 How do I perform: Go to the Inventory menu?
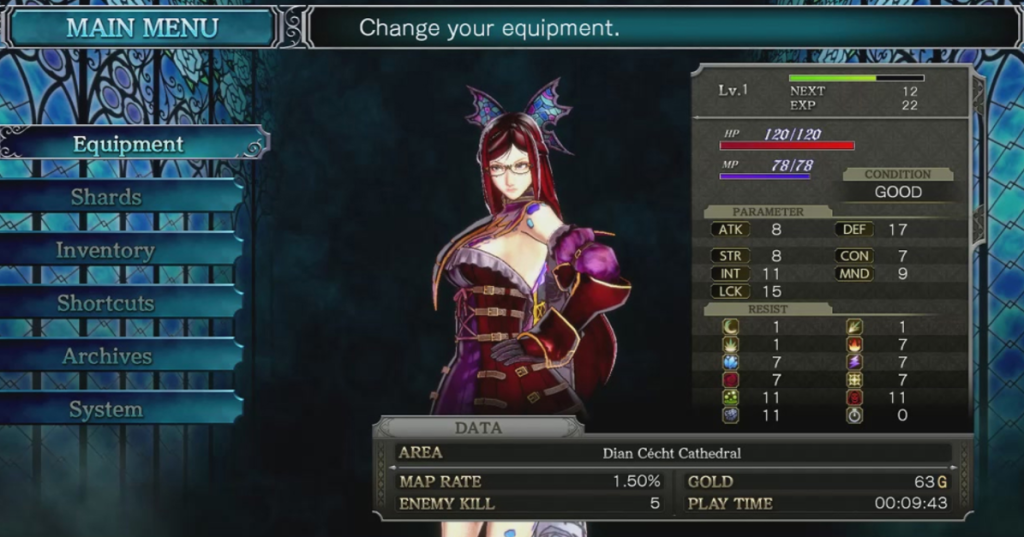pyautogui.click(x=105, y=250)
